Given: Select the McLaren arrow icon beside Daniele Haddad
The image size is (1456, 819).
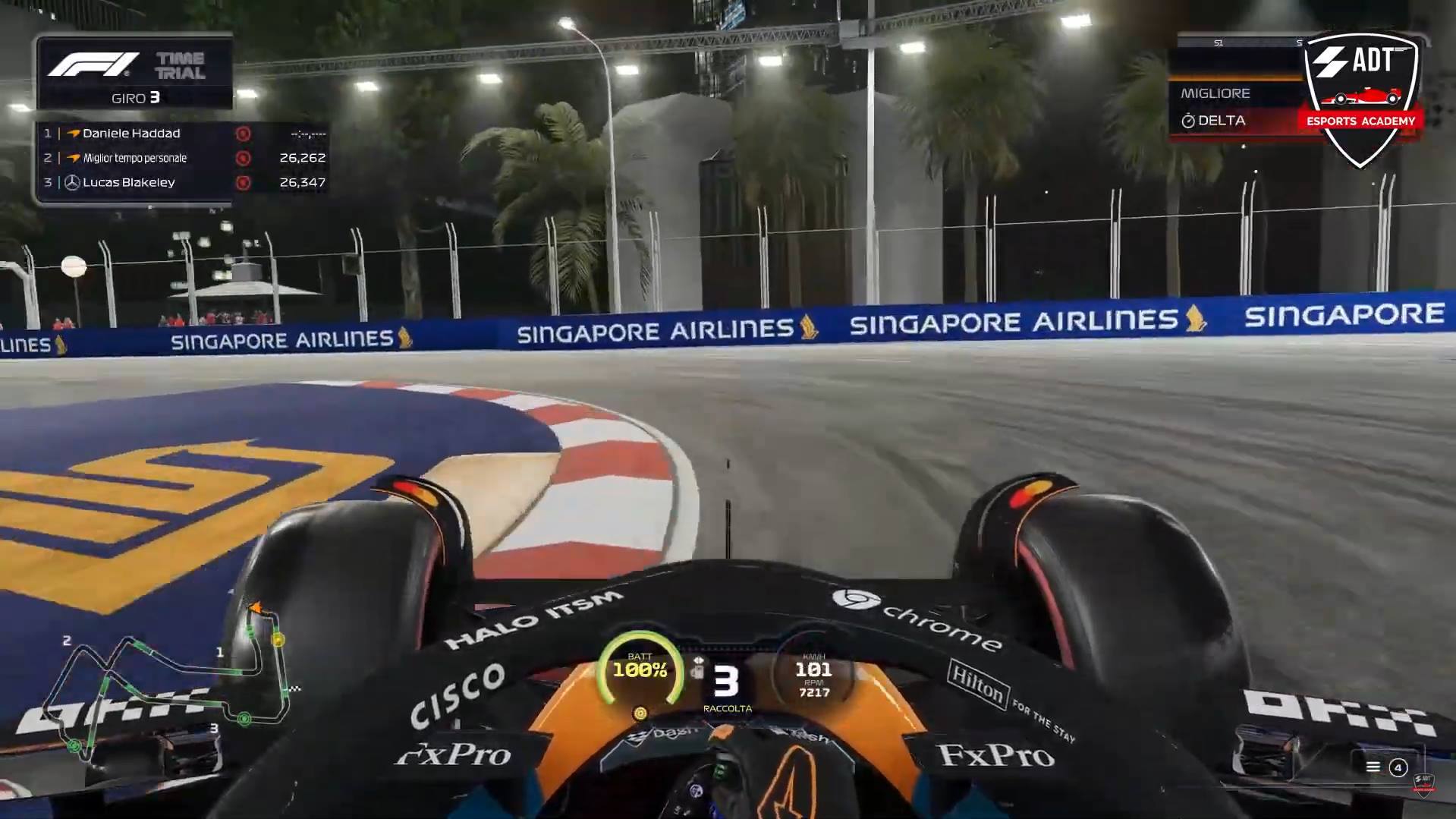Looking at the screenshot, I should point(75,133).
